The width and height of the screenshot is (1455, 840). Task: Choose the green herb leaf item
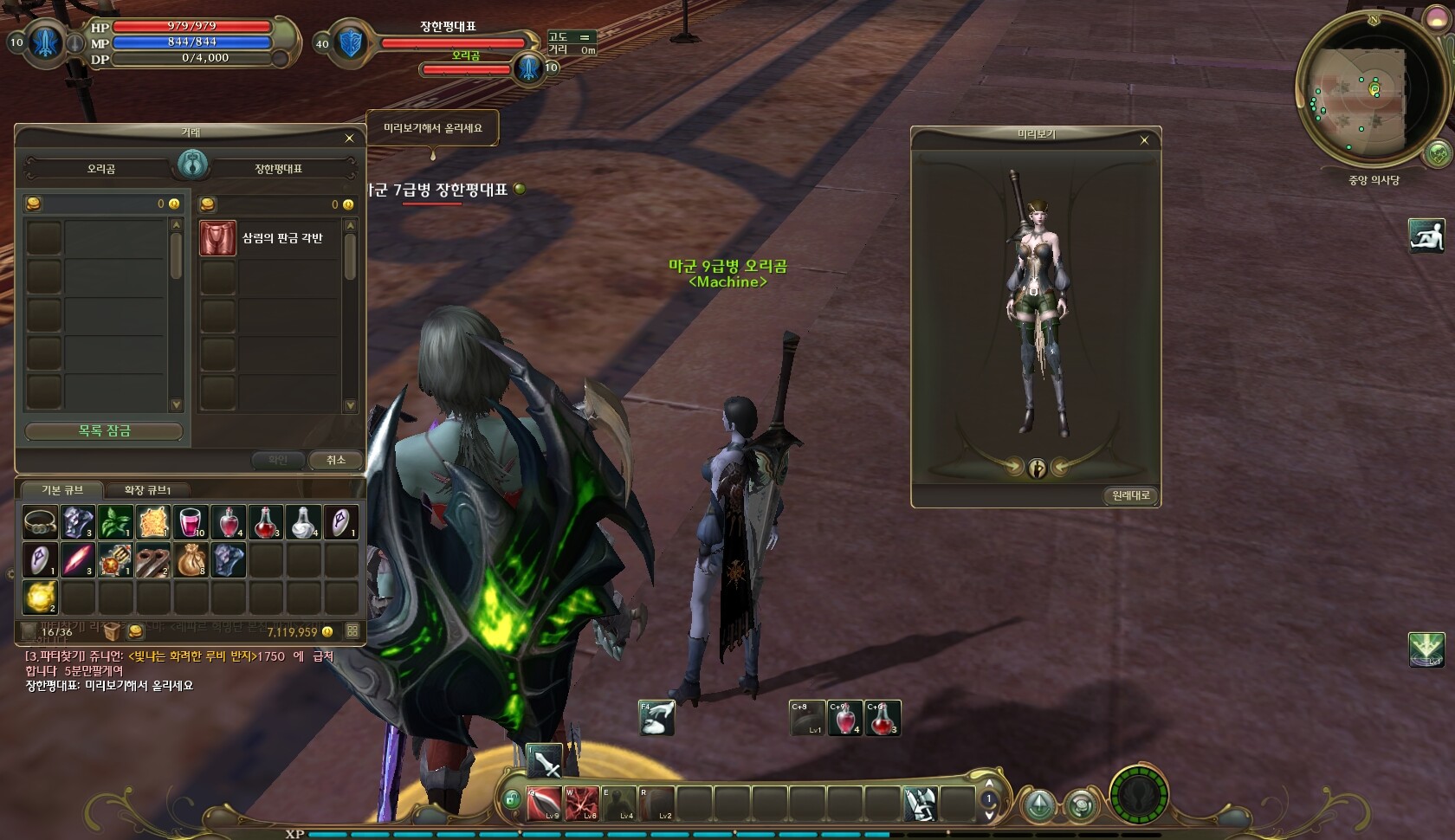[115, 522]
